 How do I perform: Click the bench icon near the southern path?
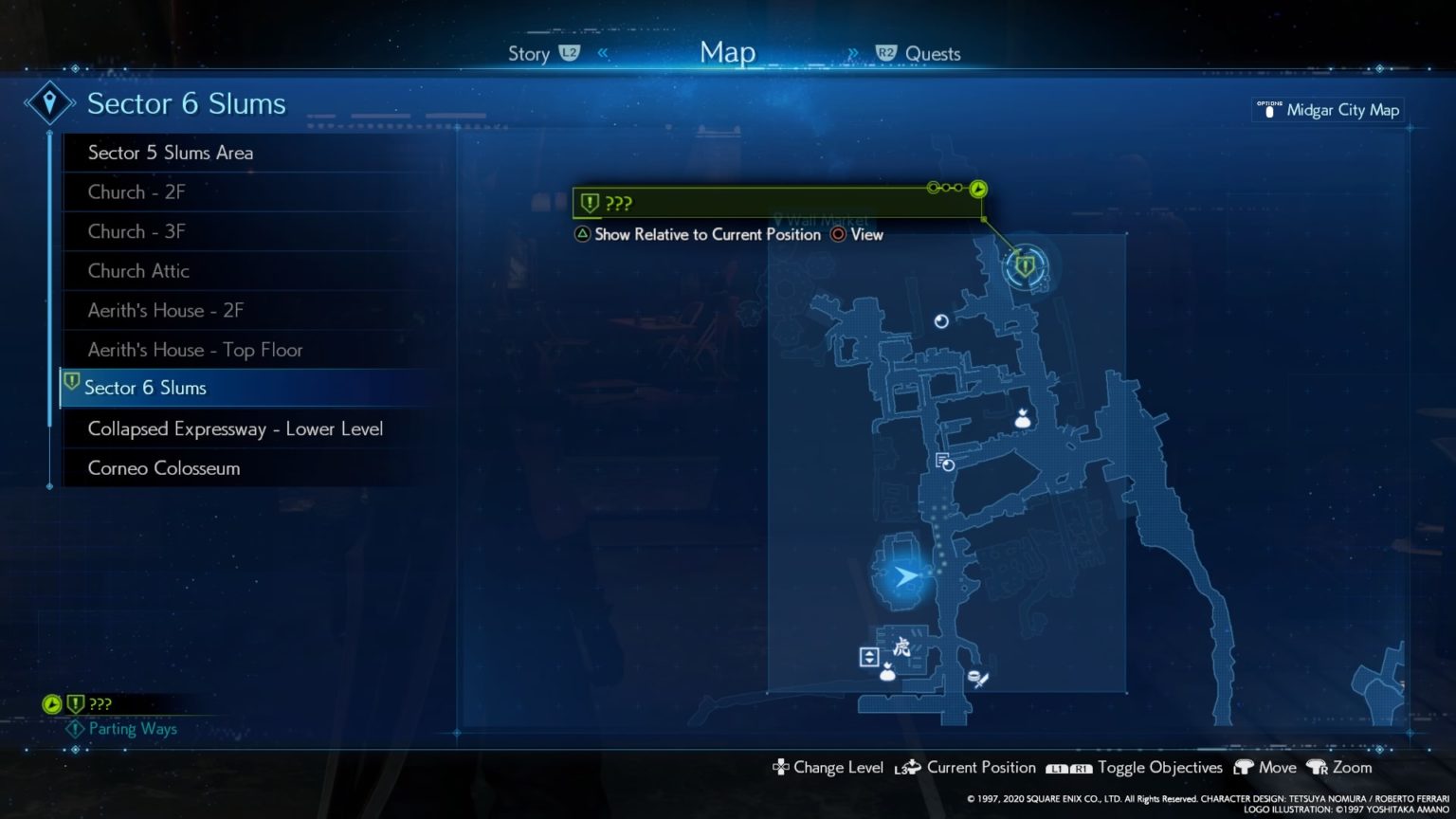(869, 657)
